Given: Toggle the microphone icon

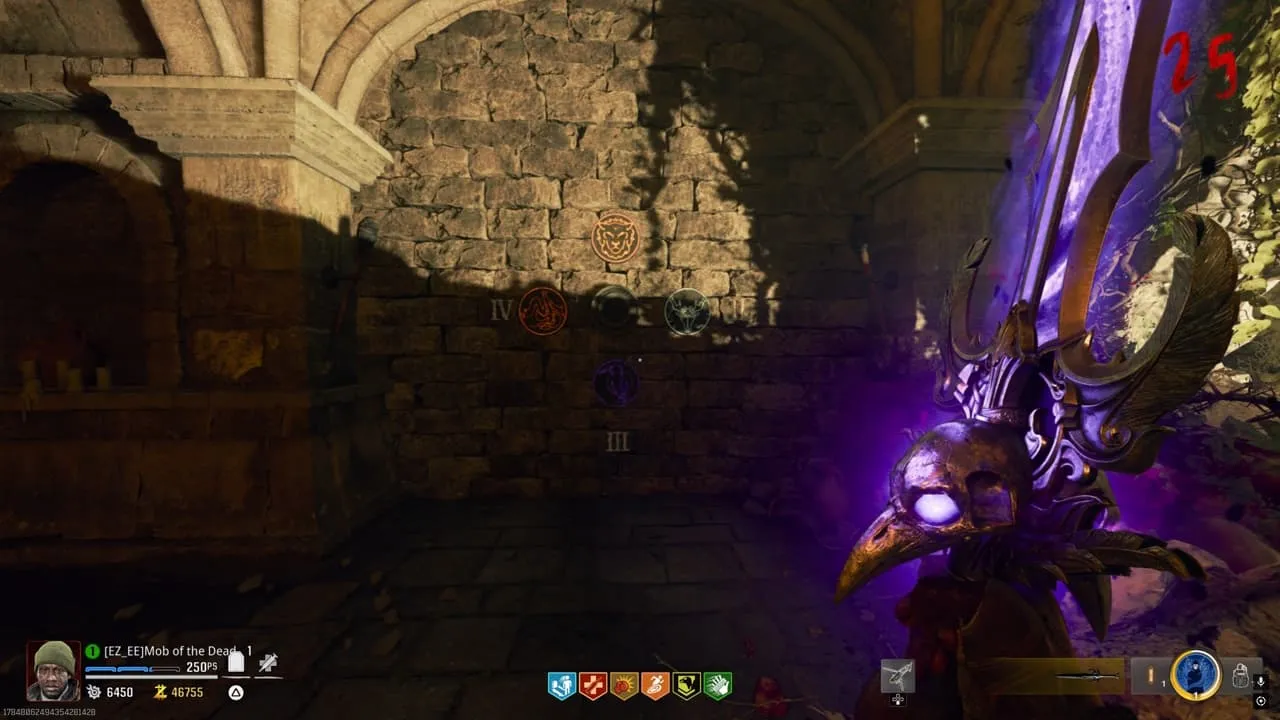Looking at the screenshot, I should 1262,682.
